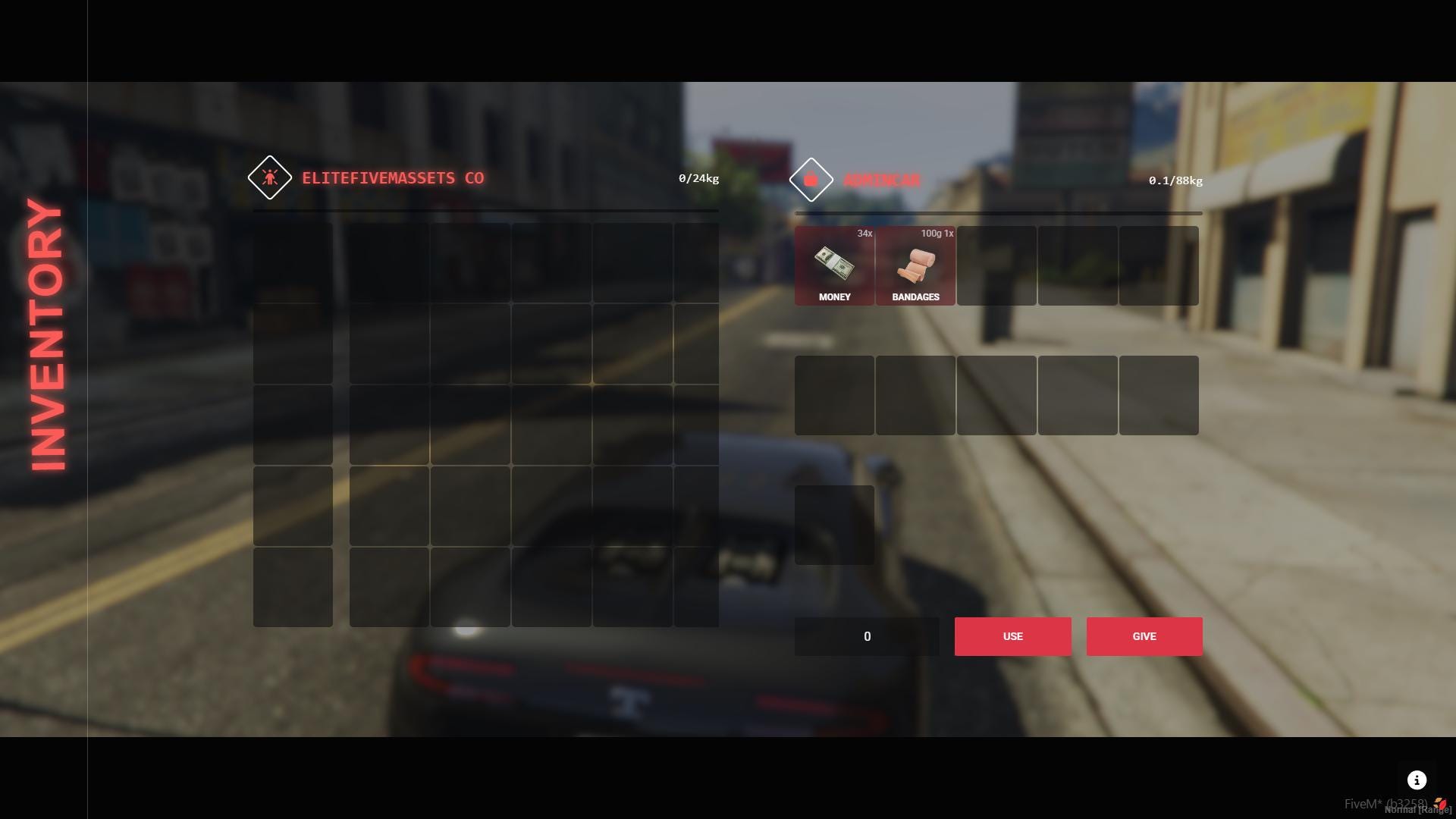Click the person icon beside ELITEFIVEMASSETS CO

[x=270, y=178]
